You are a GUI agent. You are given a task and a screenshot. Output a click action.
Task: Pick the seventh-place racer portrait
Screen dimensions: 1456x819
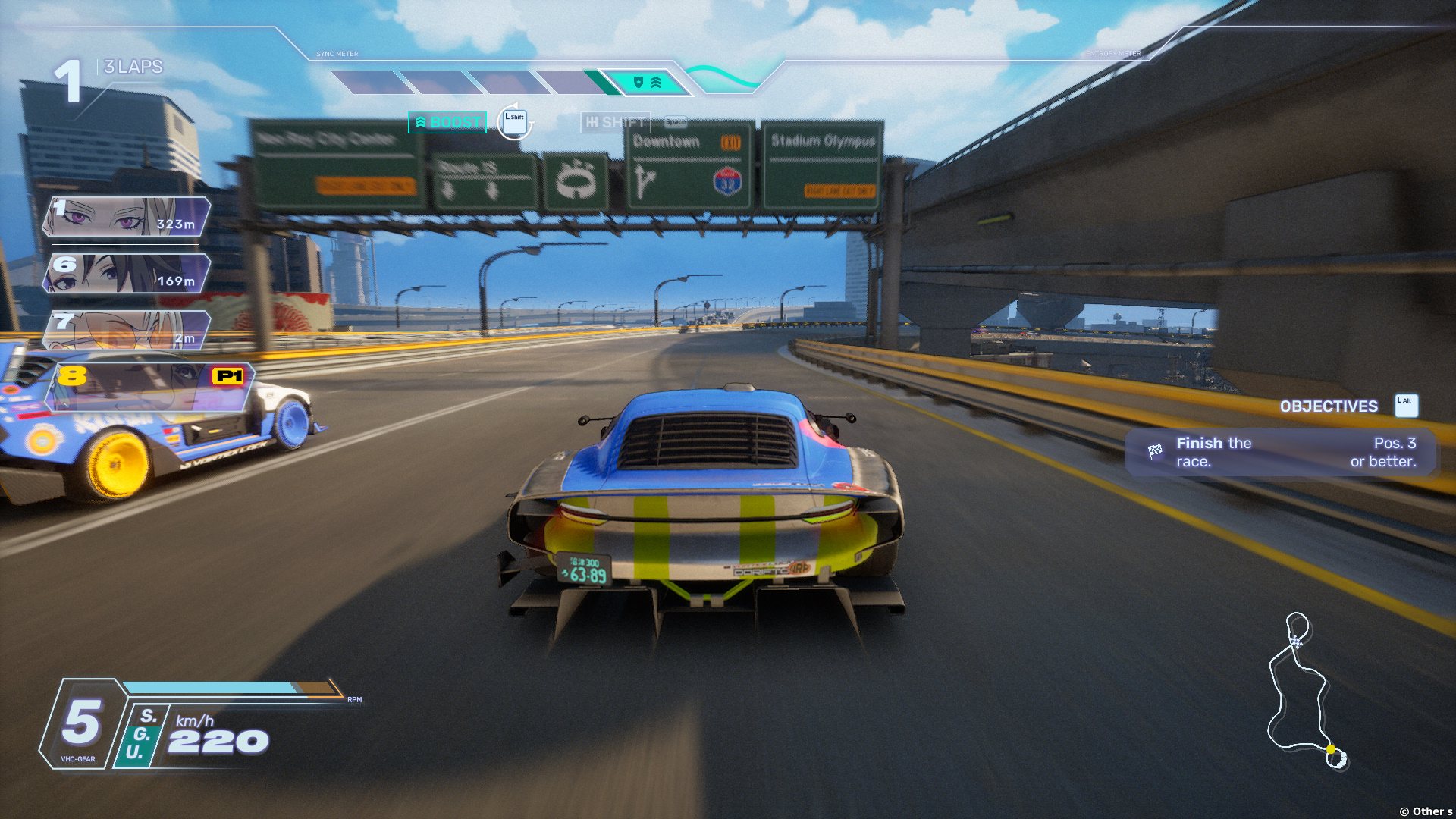(x=127, y=331)
